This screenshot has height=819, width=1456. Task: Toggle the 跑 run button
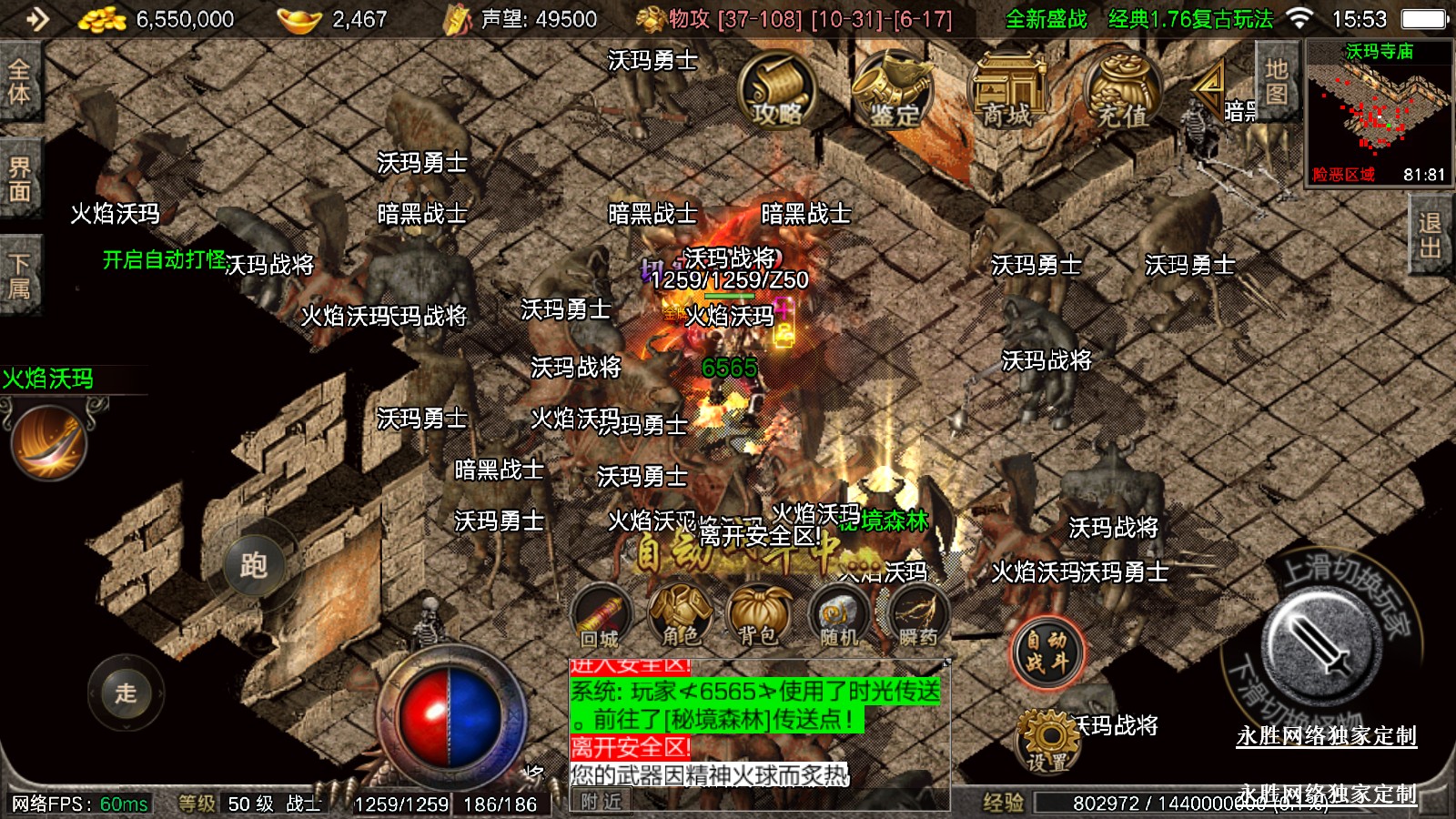253,565
